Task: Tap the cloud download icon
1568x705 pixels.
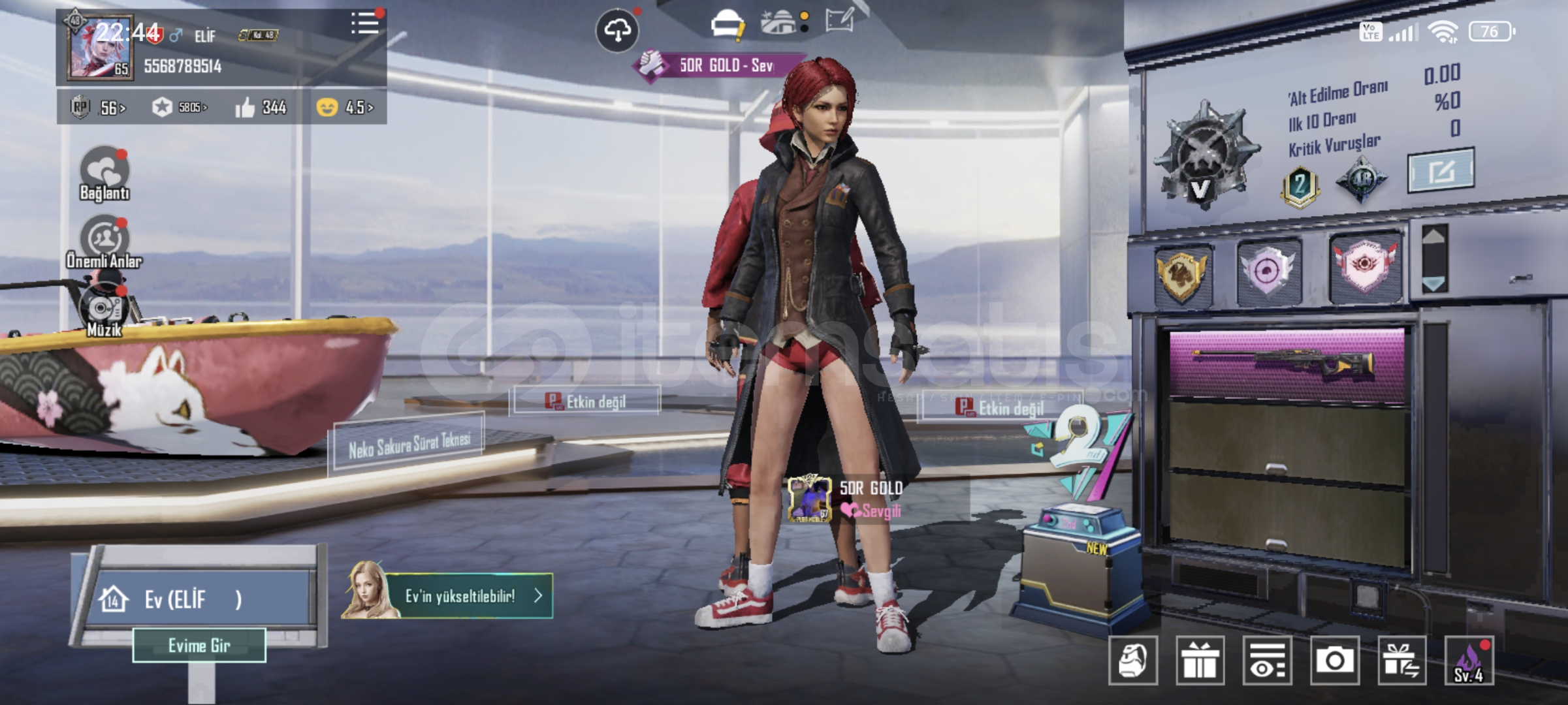Action: (617, 30)
